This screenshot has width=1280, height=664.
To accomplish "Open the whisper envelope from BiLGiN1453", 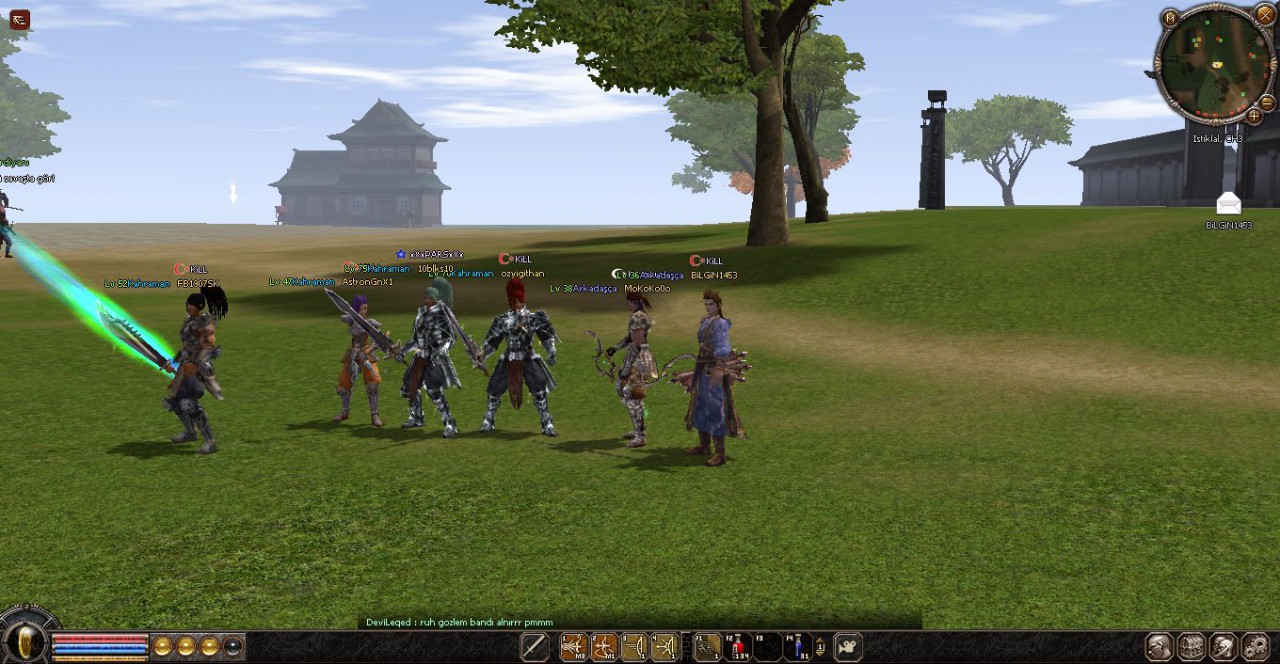I will pos(1228,204).
